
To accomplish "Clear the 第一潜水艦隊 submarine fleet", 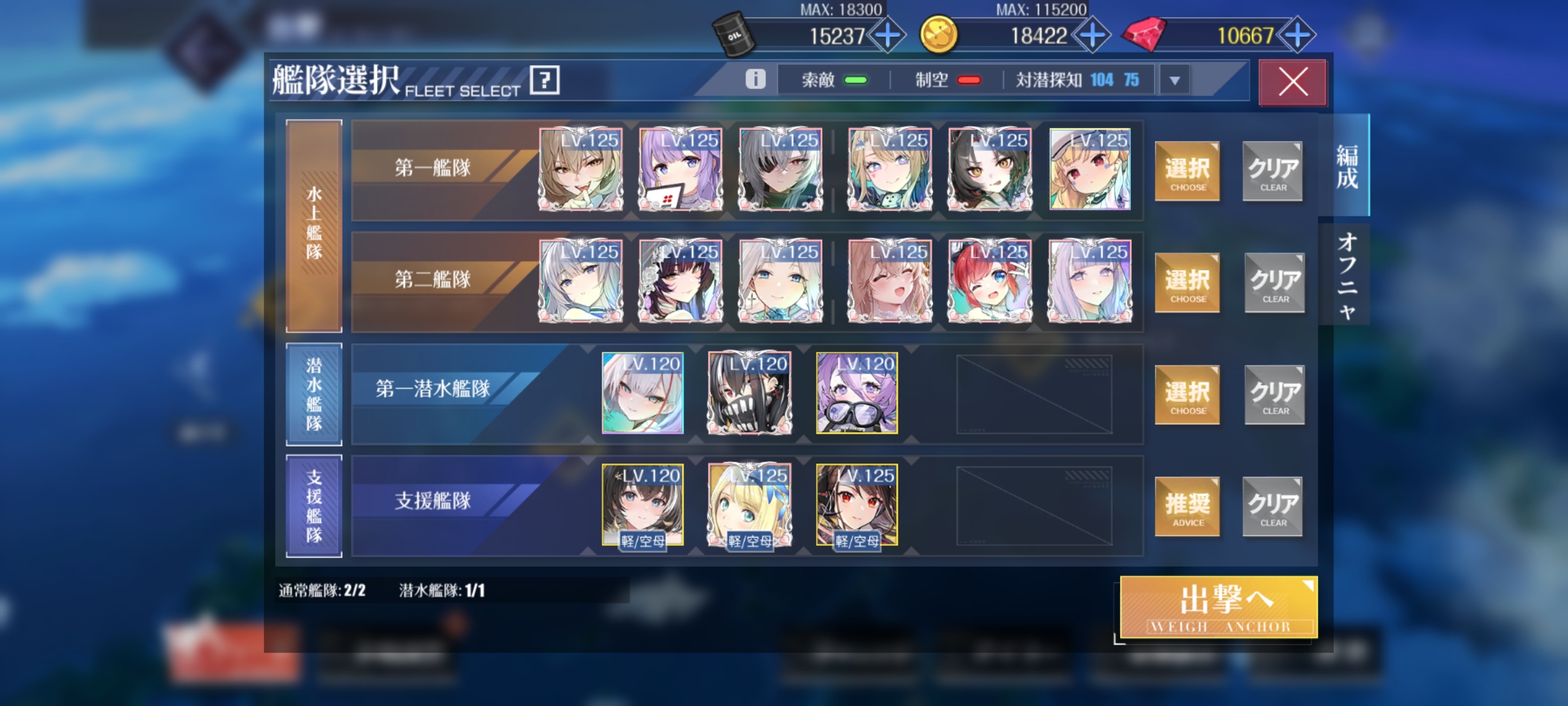I will click(1274, 395).
